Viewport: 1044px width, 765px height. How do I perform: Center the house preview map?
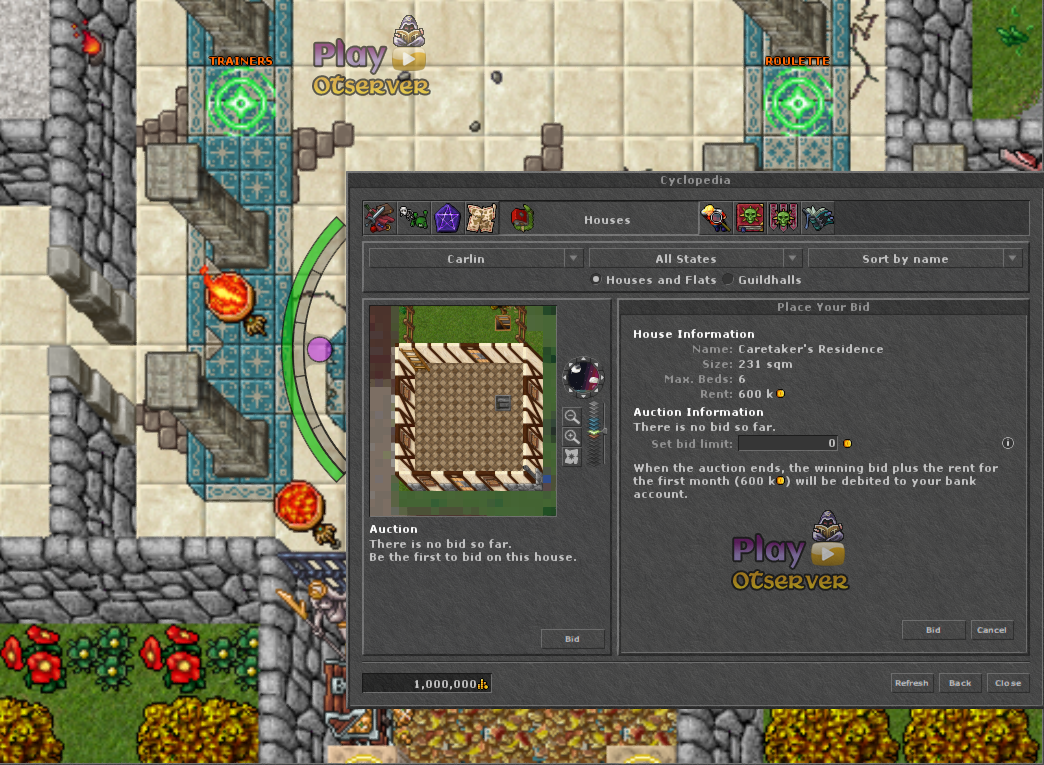click(x=572, y=457)
